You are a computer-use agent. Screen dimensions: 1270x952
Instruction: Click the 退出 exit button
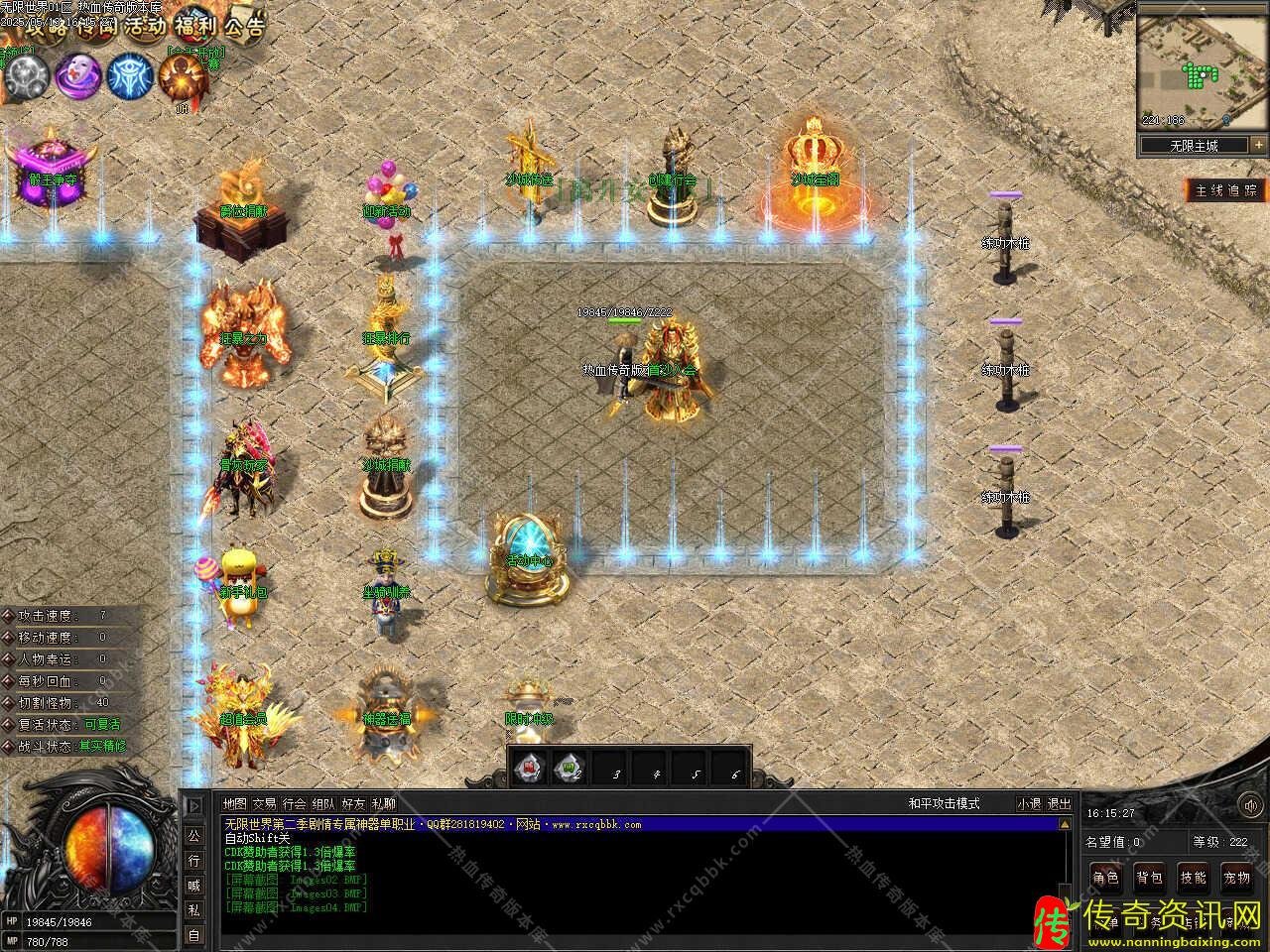(x=1060, y=804)
